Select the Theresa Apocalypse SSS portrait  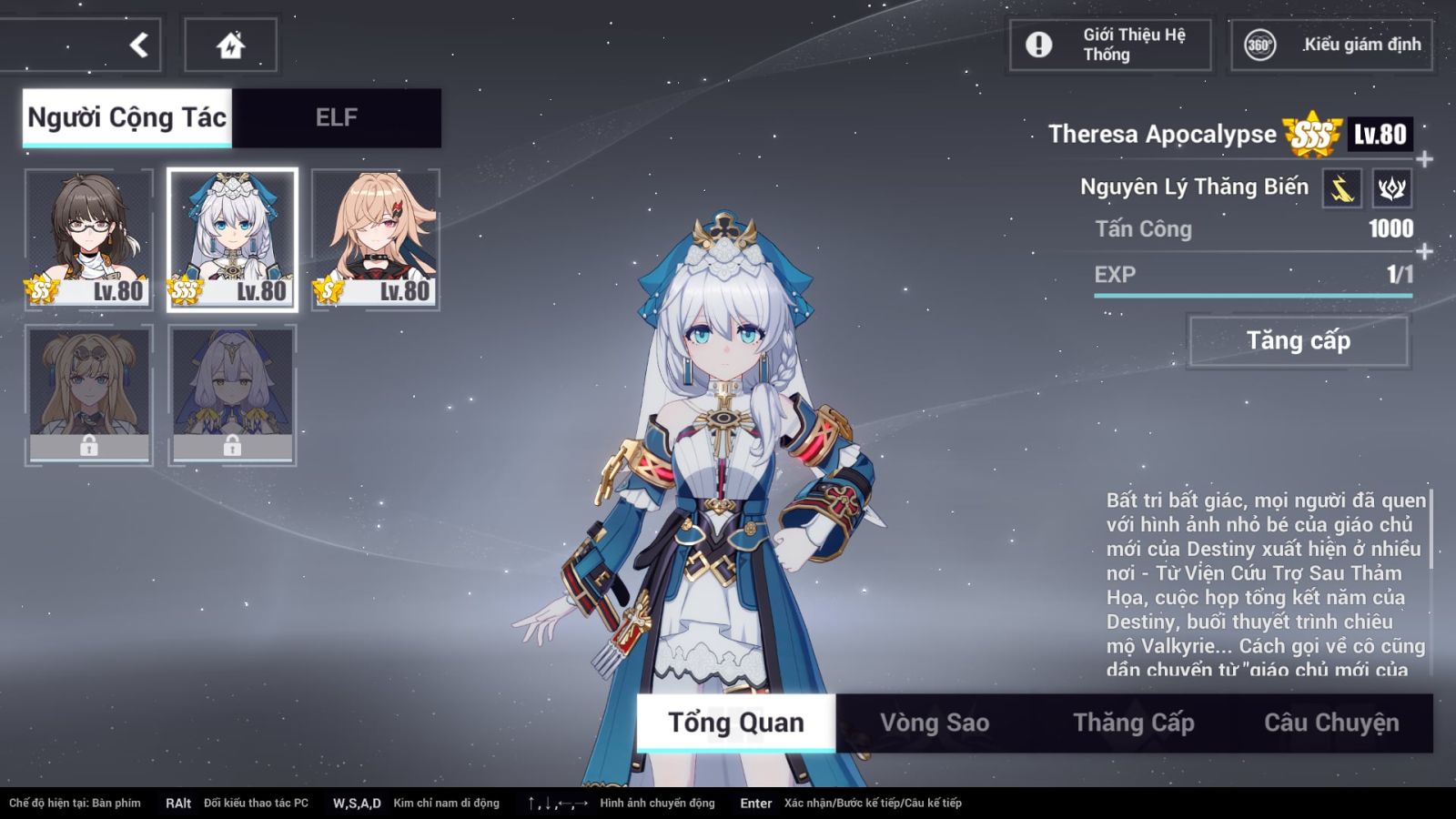[x=232, y=239]
